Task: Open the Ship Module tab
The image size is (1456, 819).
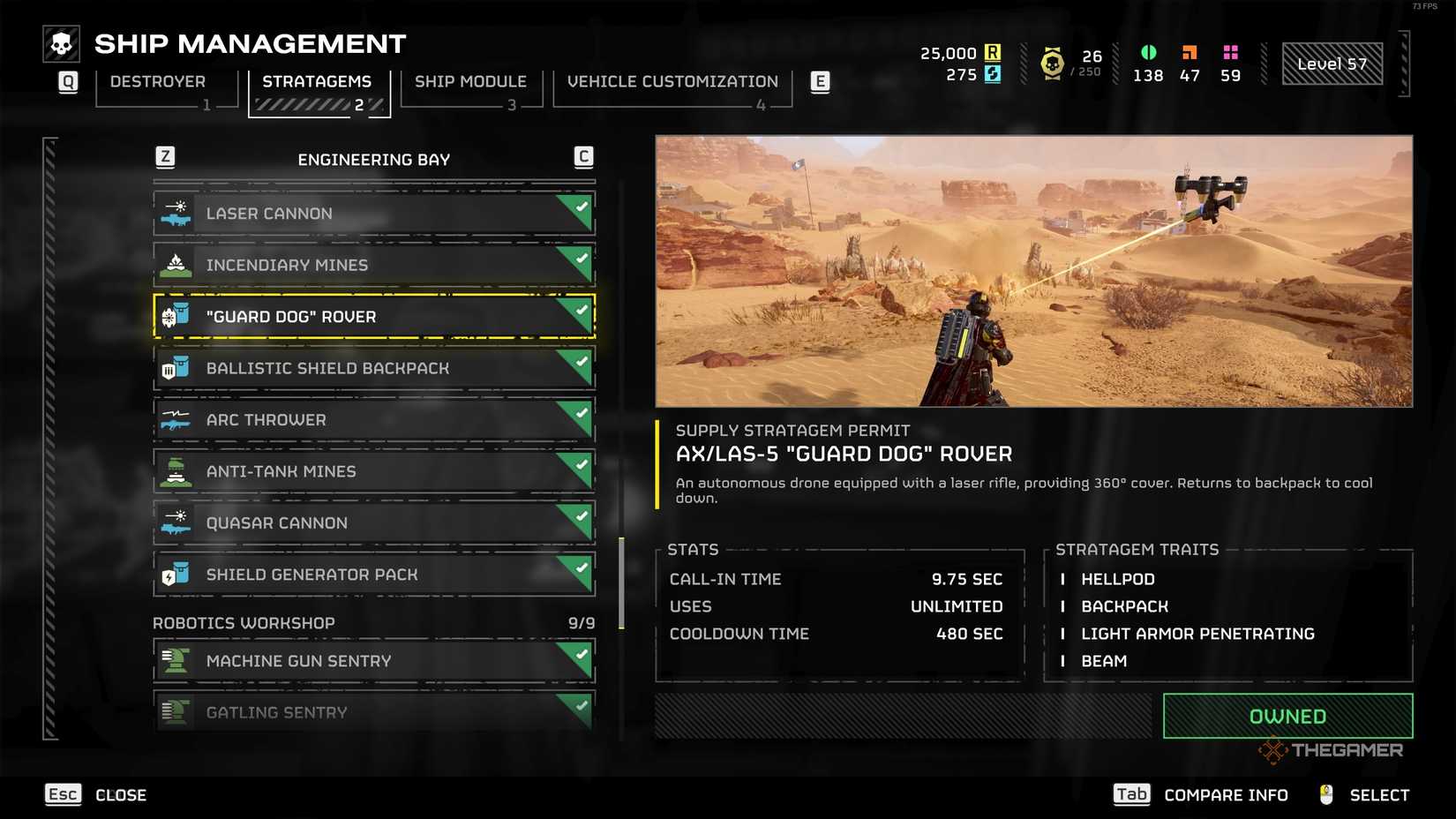Action: coord(470,81)
